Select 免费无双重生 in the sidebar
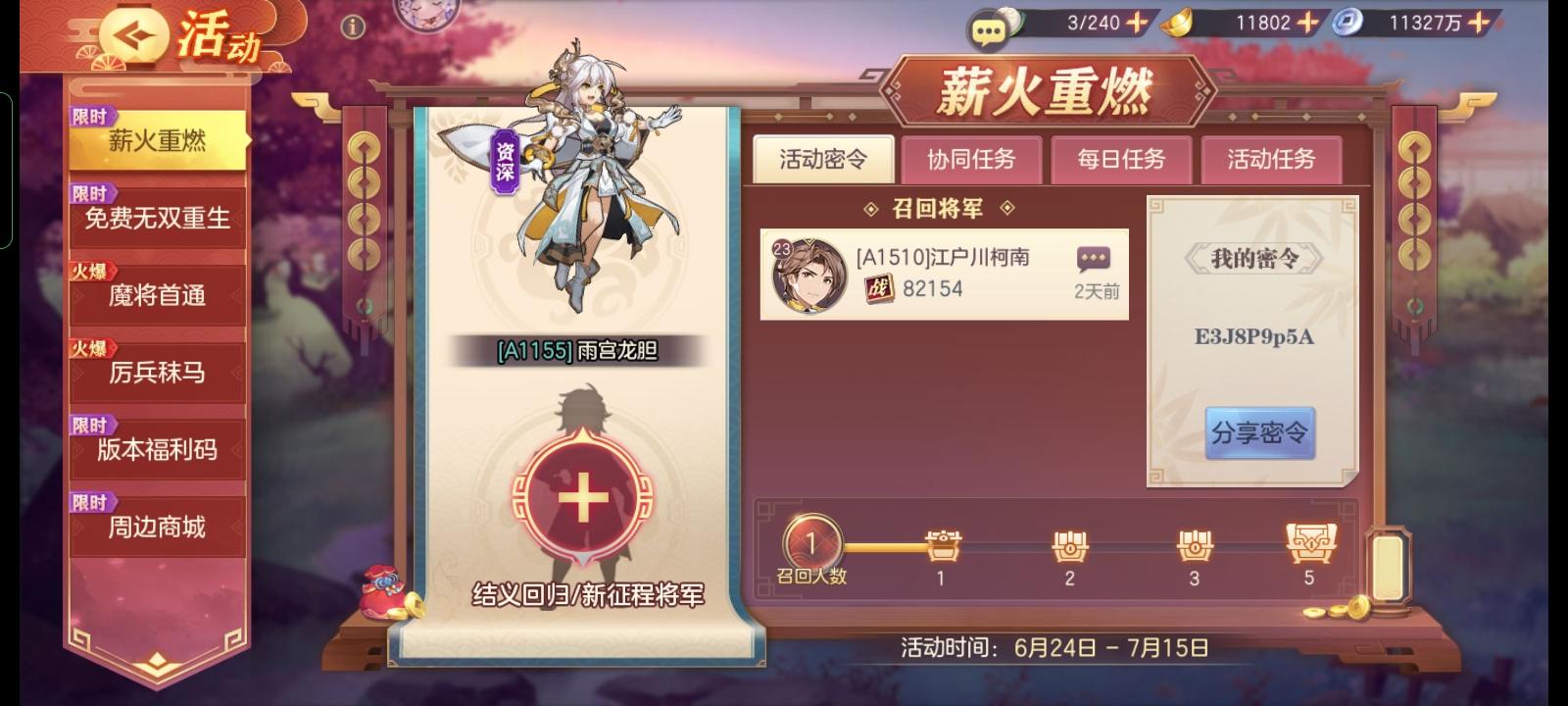The width and height of the screenshot is (1568, 706). [157, 219]
